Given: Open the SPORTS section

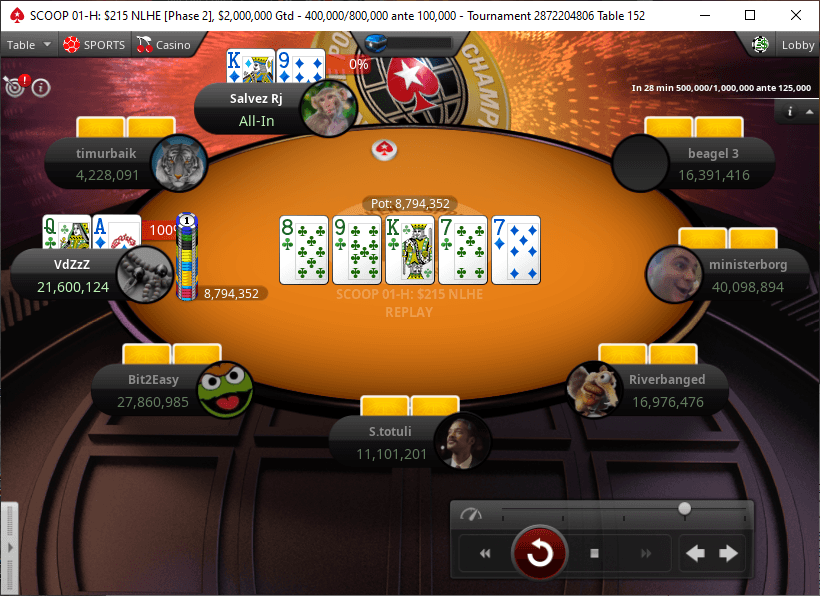Looking at the screenshot, I should 94,45.
